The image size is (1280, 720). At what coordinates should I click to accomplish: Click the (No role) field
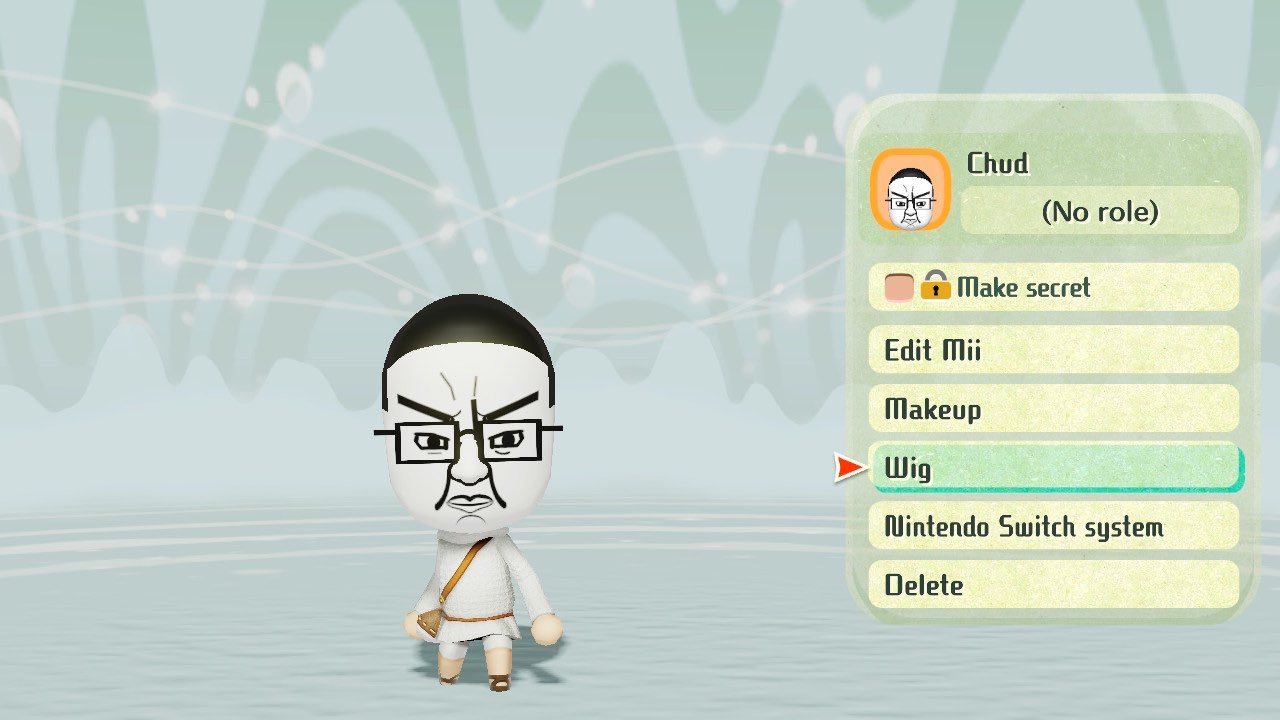tap(1099, 211)
